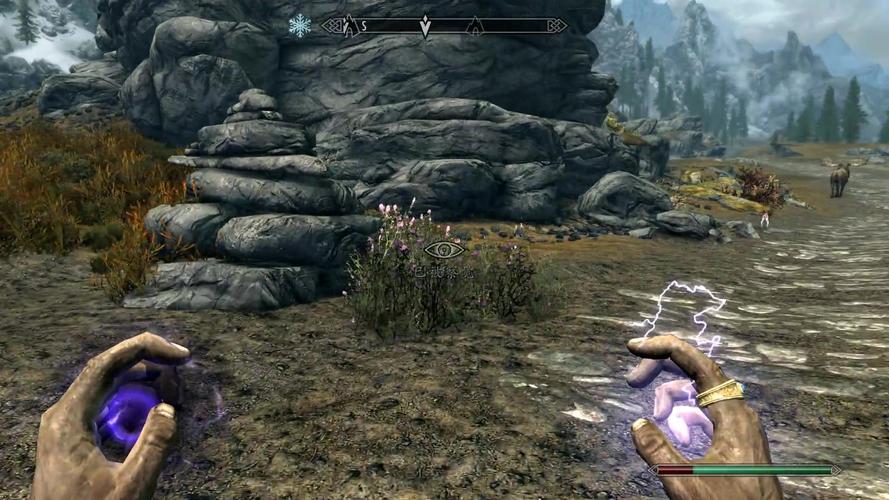The height and width of the screenshot is (500, 889).
Task: Click the sneak eye indicator
Action: click(443, 250)
